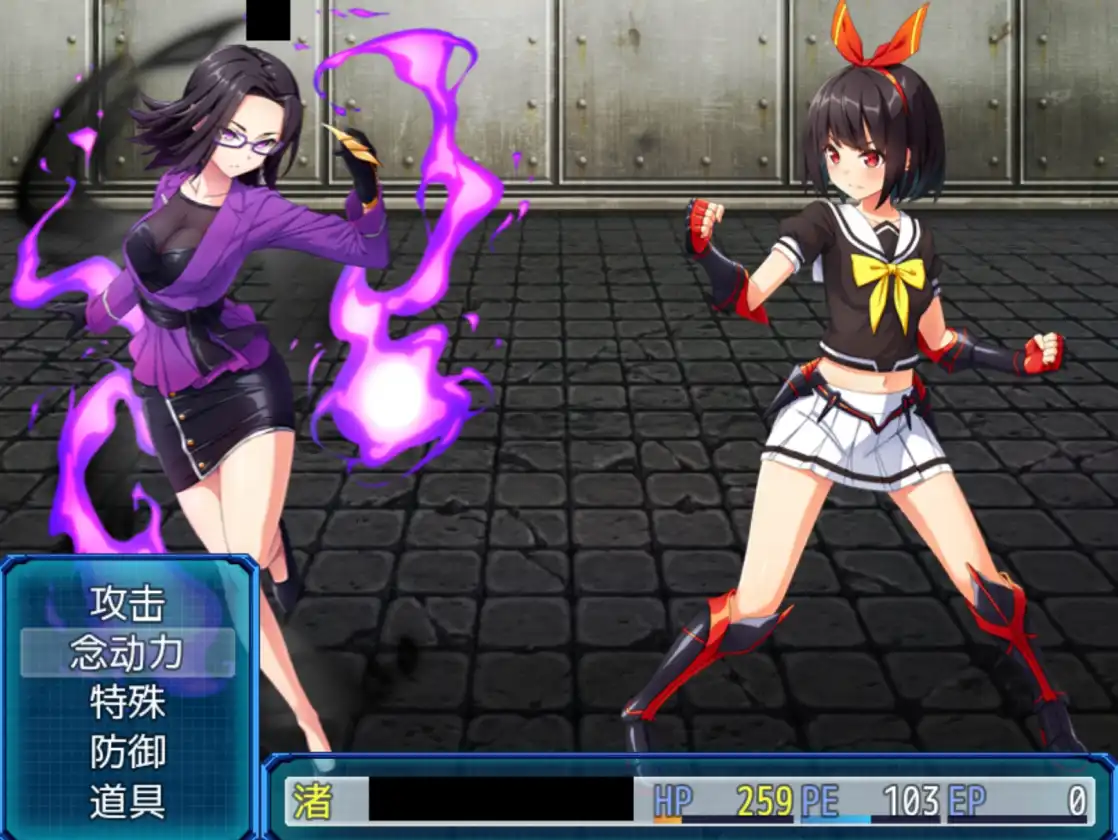
Task: Choose the 念动力 psychokinesis command
Action: [127, 653]
